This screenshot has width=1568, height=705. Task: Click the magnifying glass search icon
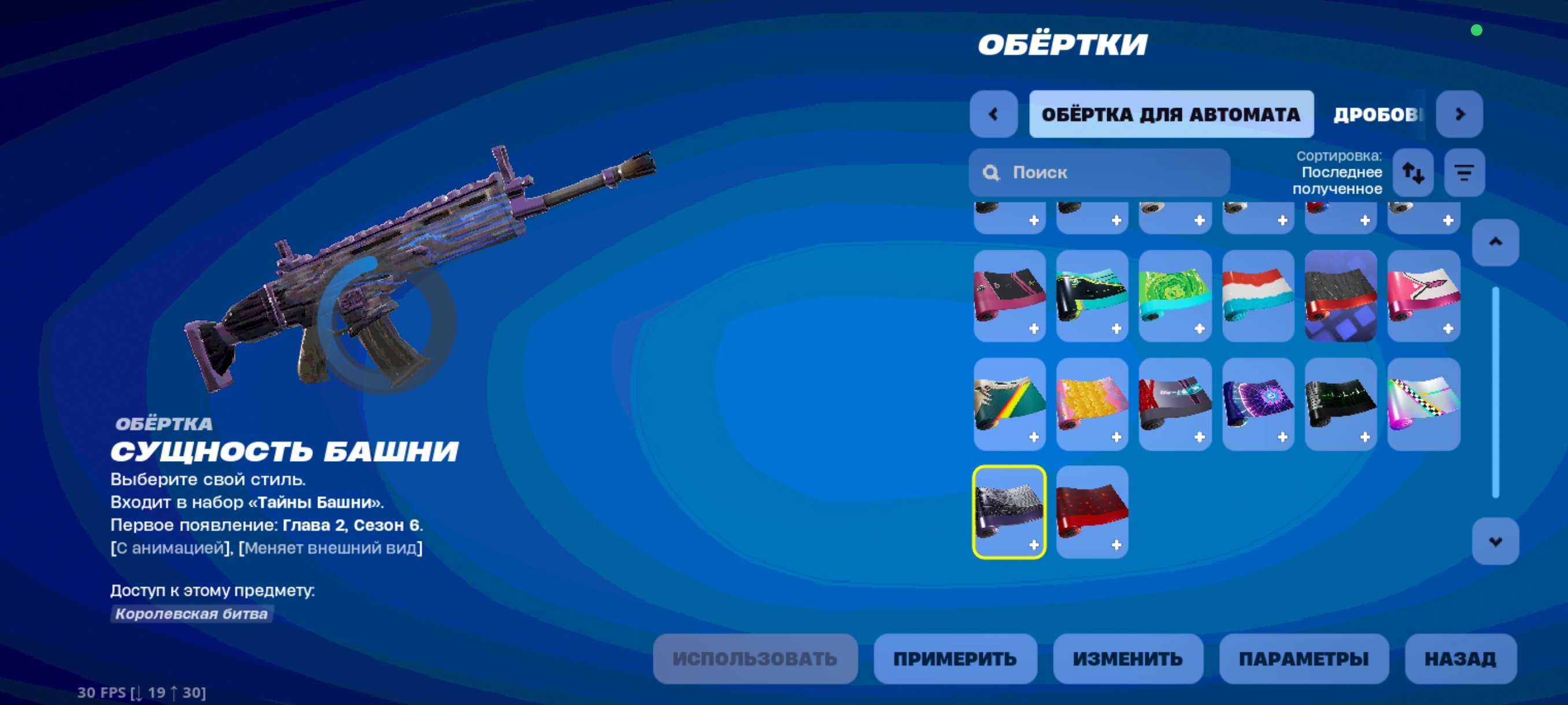click(990, 173)
